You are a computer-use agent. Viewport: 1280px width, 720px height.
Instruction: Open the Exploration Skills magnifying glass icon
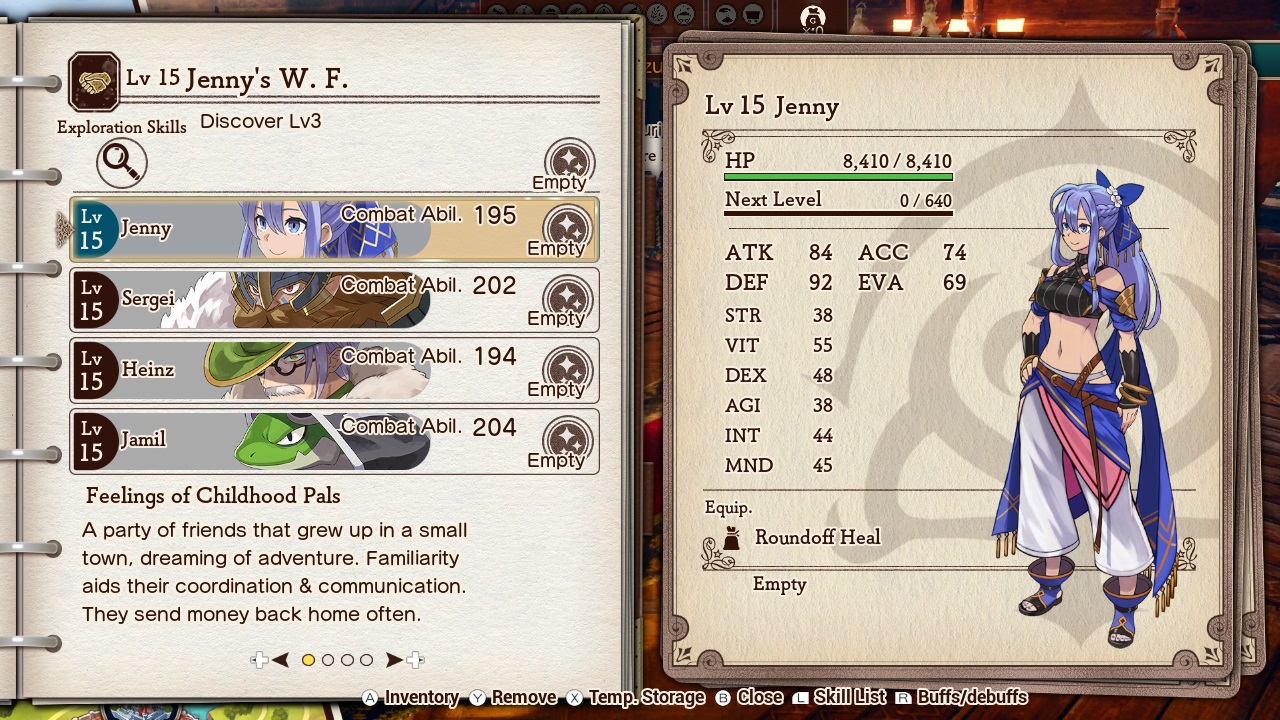(x=119, y=164)
